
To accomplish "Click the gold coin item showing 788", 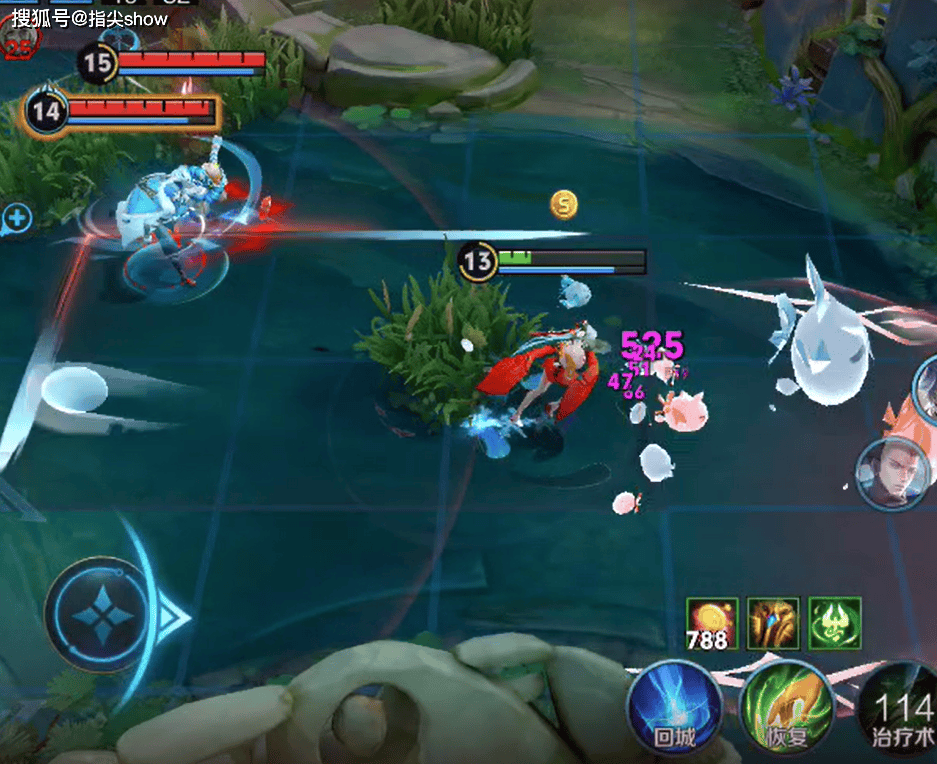I will pyautogui.click(x=712, y=623).
